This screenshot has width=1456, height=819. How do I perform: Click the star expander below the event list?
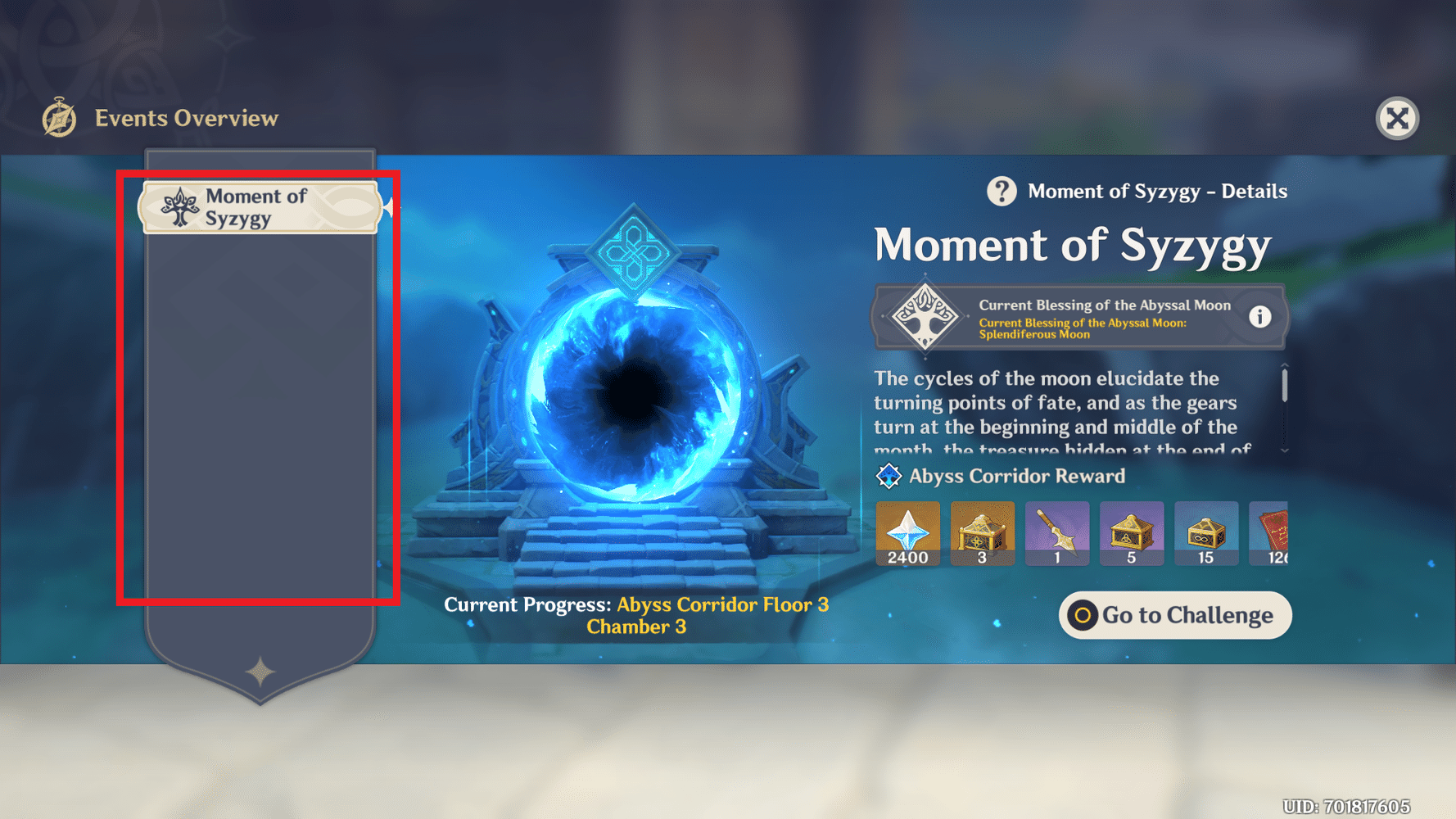tap(260, 672)
